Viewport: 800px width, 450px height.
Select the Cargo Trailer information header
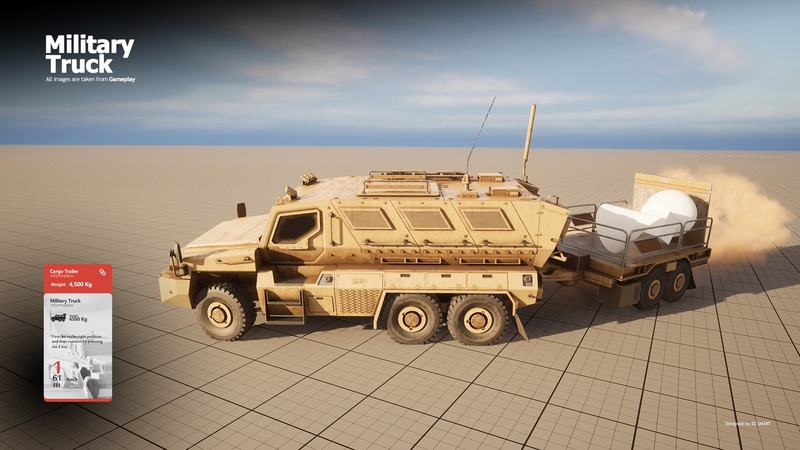pyautogui.click(x=65, y=272)
